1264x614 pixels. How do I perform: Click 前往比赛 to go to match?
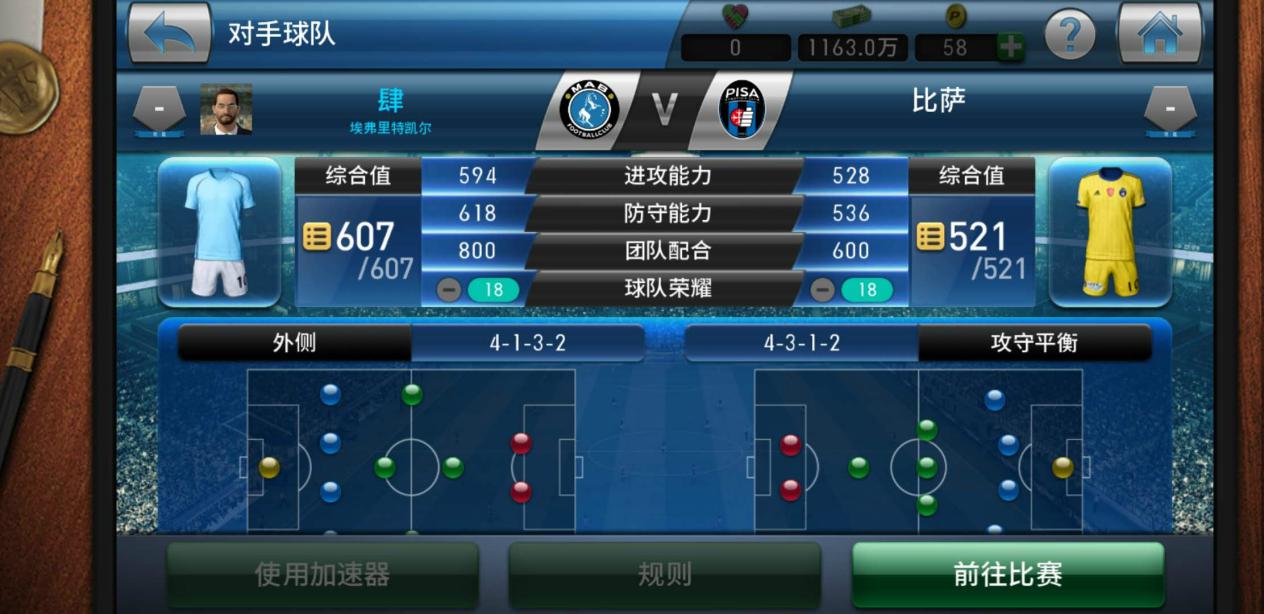click(x=1007, y=574)
